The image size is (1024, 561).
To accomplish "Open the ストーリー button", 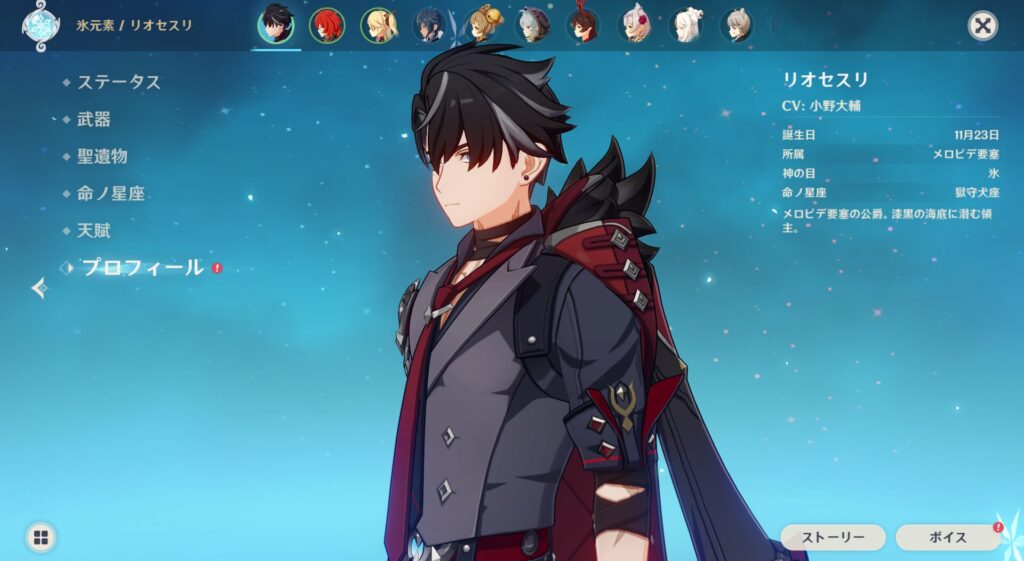I will point(832,537).
